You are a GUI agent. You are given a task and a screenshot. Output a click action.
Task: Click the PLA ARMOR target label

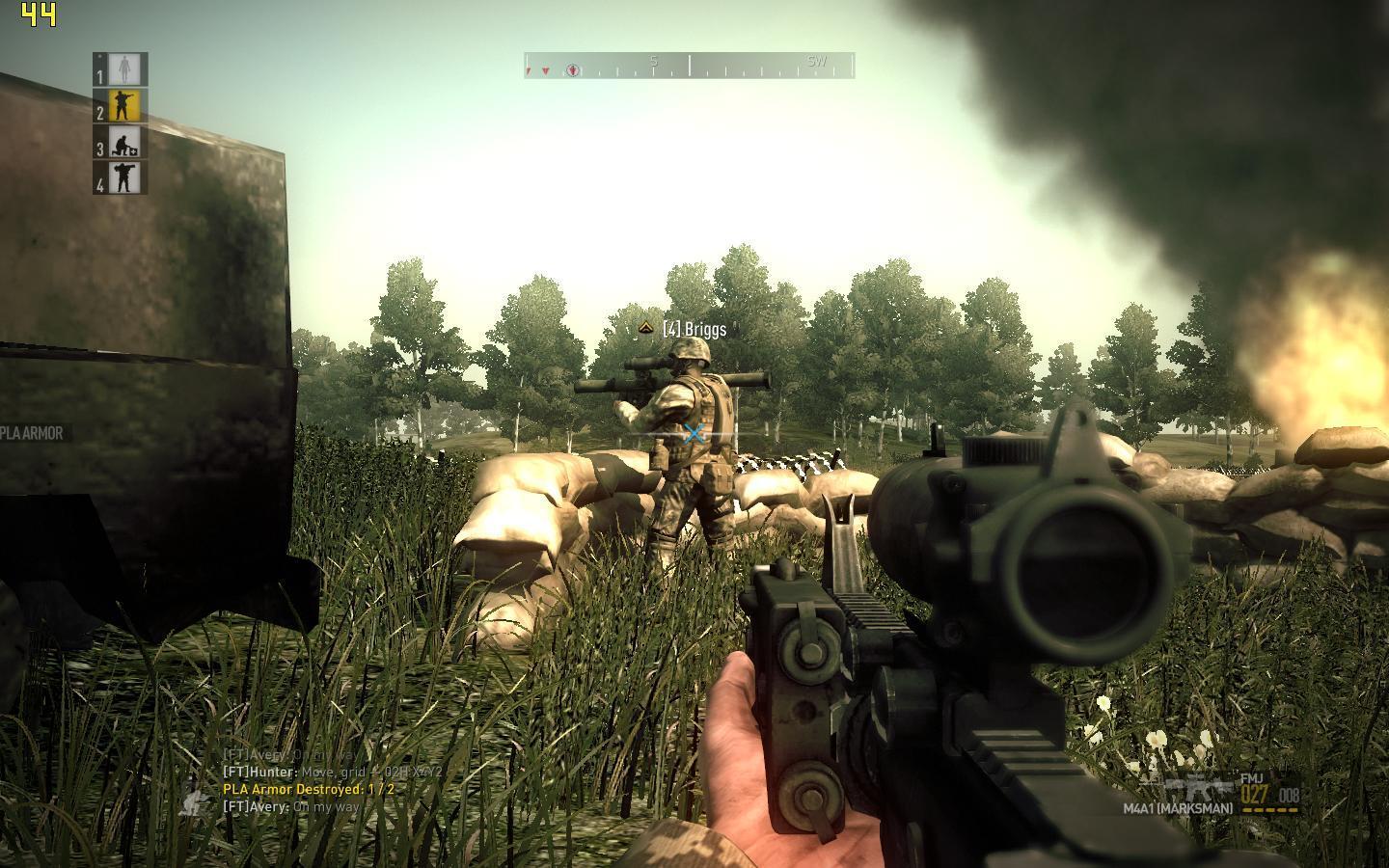pyautogui.click(x=32, y=433)
